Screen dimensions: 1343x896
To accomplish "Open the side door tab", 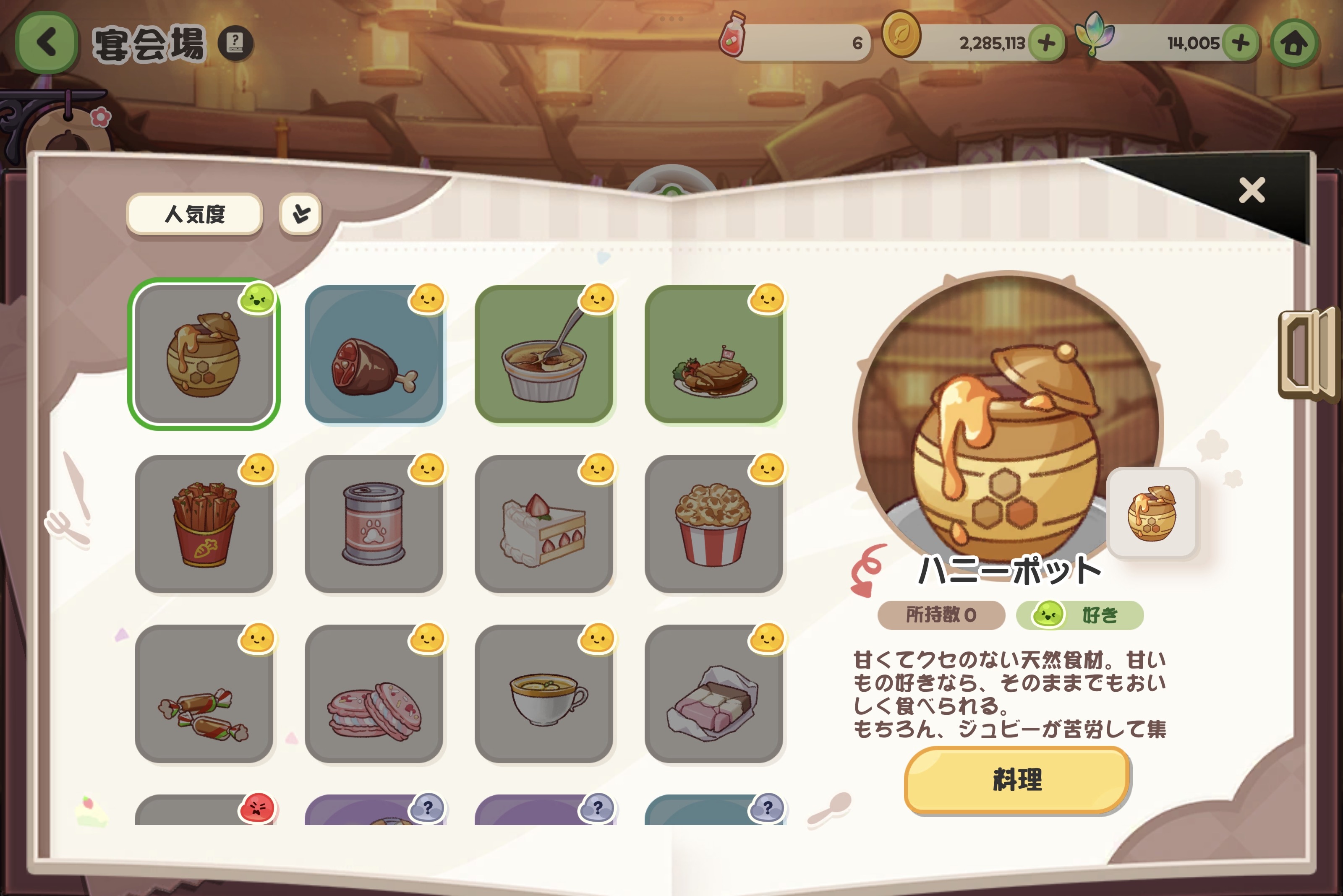I will pos(1309,354).
